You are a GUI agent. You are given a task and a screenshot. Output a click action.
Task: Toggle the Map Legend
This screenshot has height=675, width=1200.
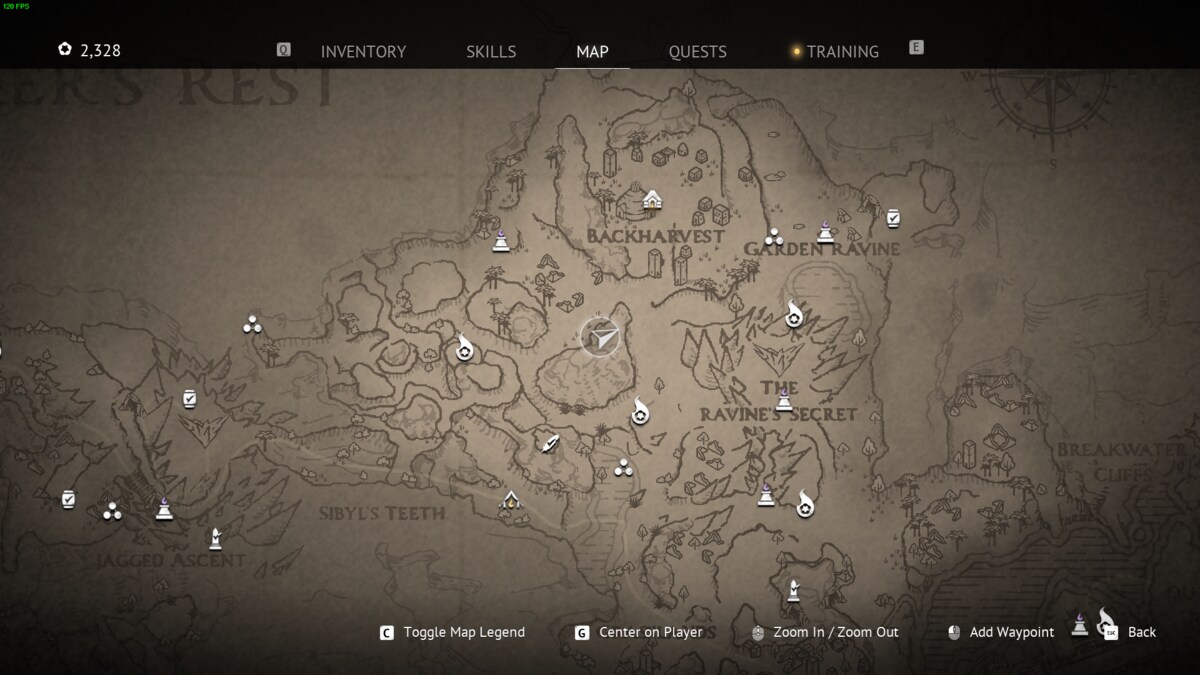click(463, 632)
